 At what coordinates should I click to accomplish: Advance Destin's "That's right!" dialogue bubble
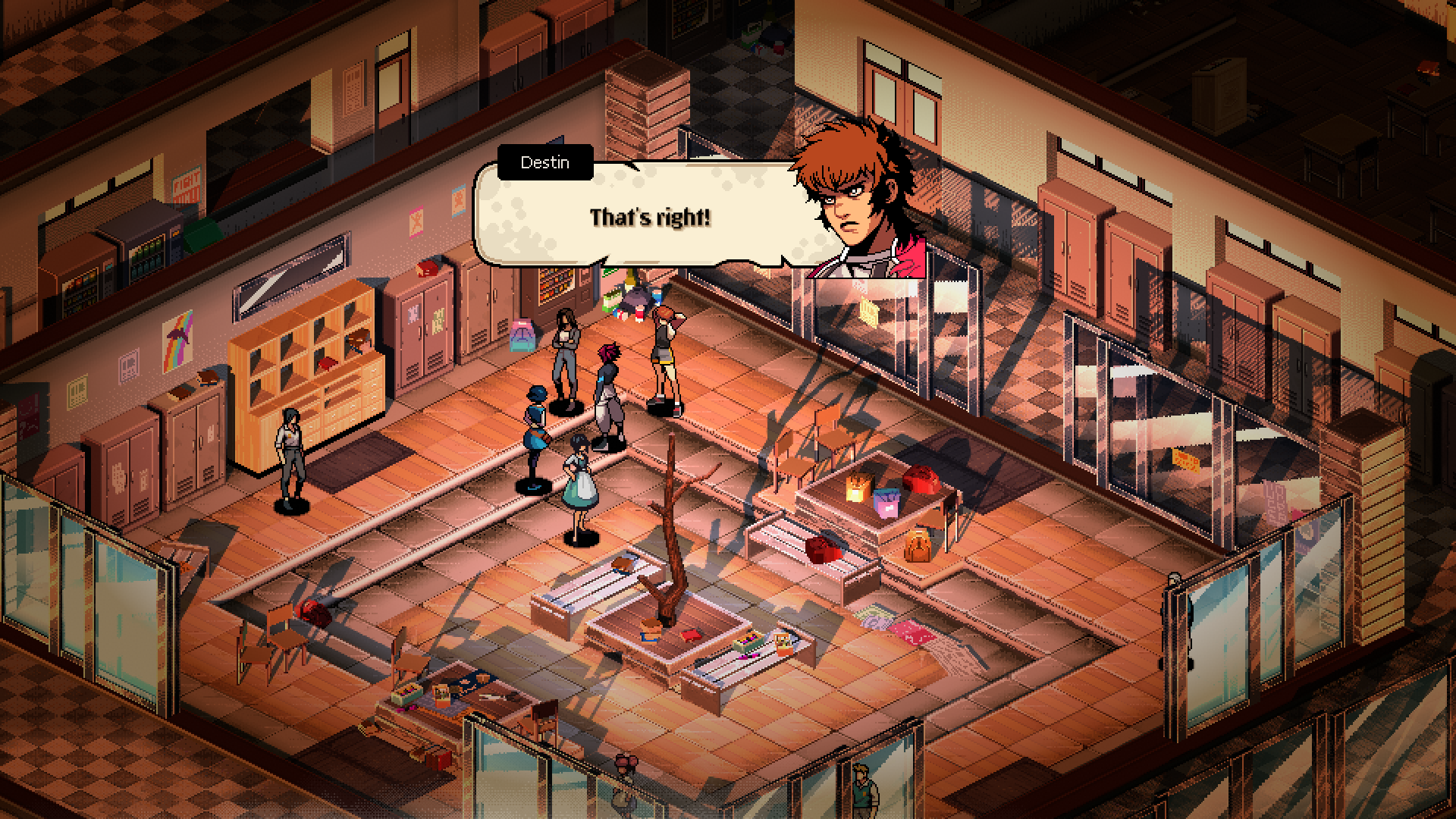pos(649,218)
